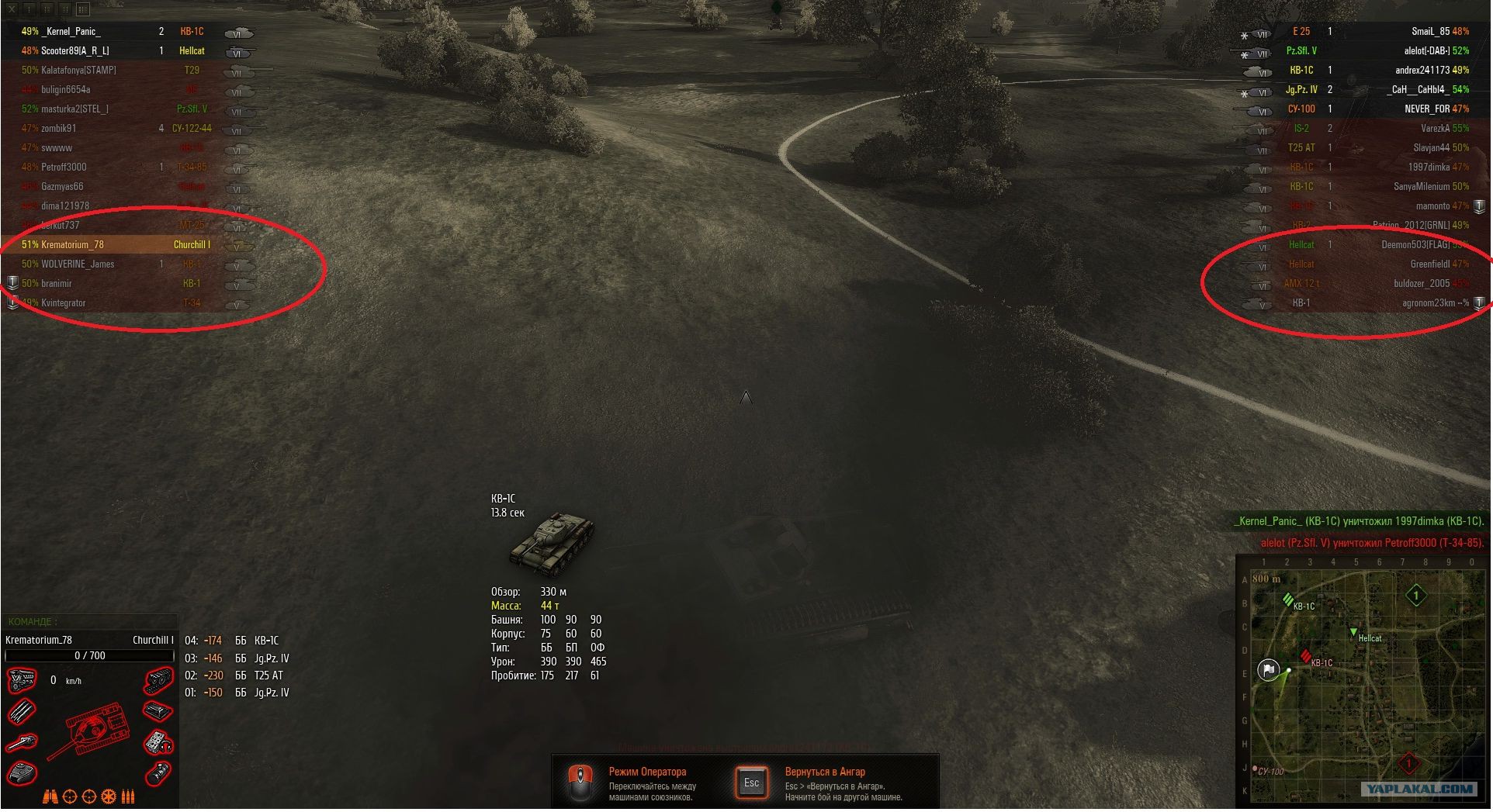This screenshot has width=1493, height=812.
Task: Click the red enemy base marker on minimap
Action: coord(1409,764)
